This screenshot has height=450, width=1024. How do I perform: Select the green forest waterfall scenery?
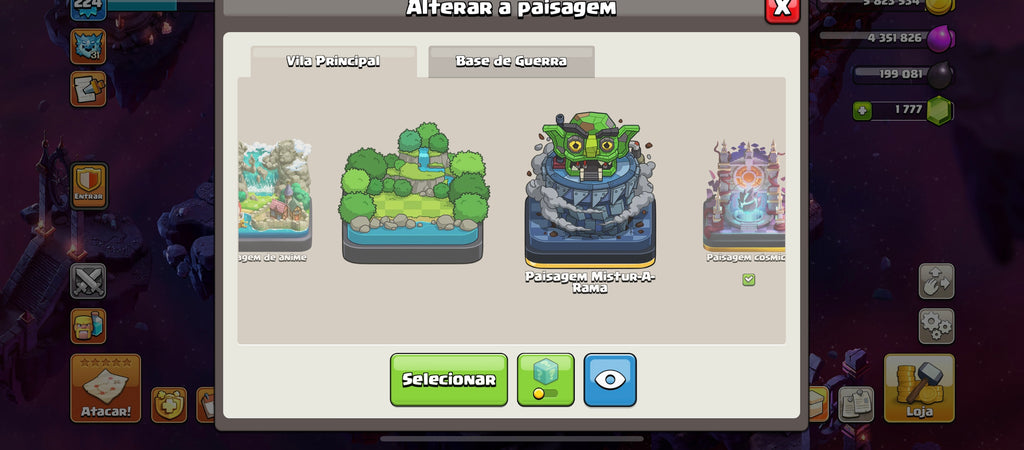pyautogui.click(x=413, y=193)
